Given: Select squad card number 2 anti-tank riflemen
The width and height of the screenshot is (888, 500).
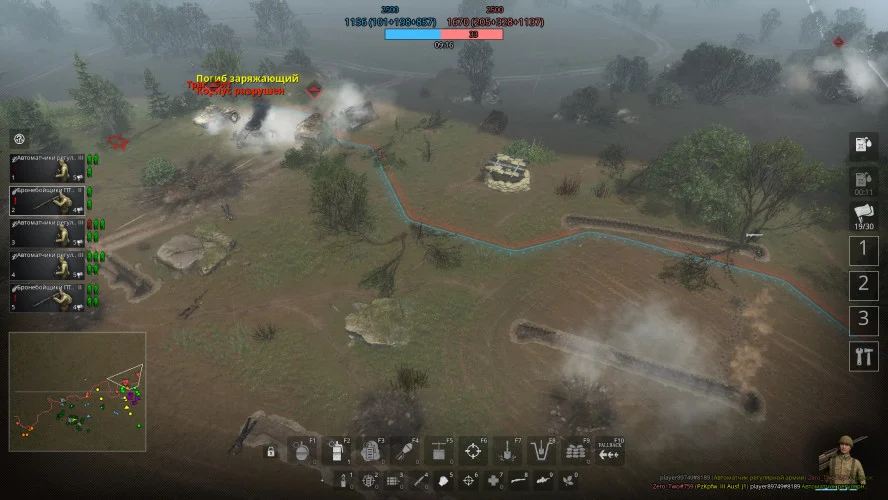Looking at the screenshot, I should (x=46, y=197).
